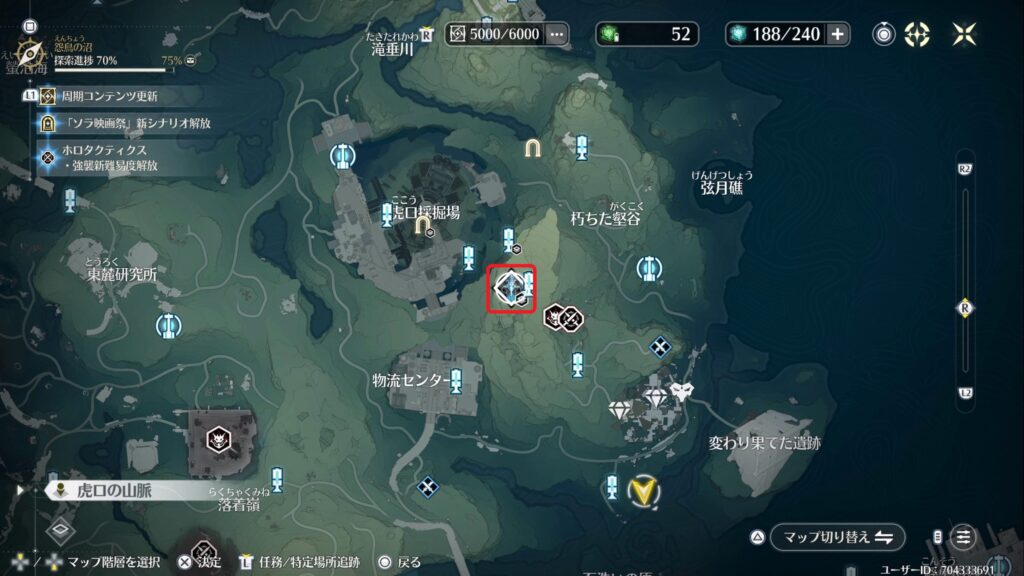Open the 「ソラ映画祭」新シナリオ解放 notice
The width and height of the screenshot is (1024, 576).
(x=128, y=123)
